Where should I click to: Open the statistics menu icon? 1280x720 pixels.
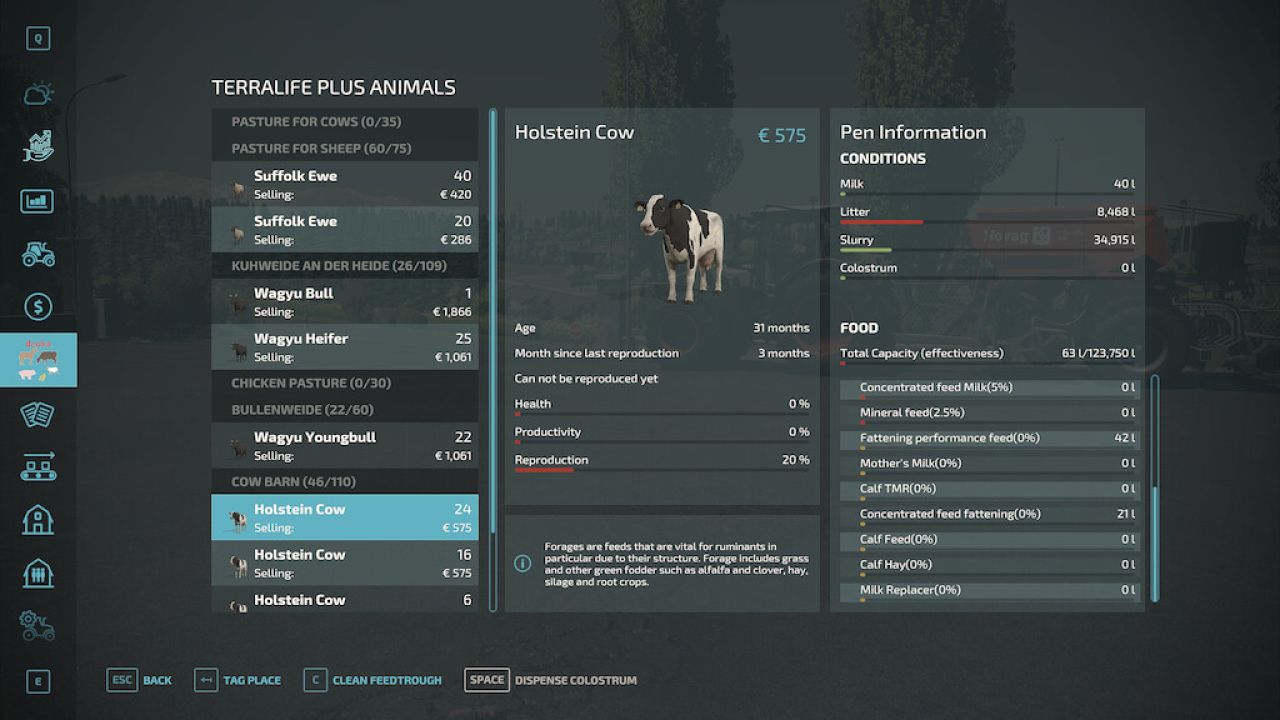coord(38,200)
